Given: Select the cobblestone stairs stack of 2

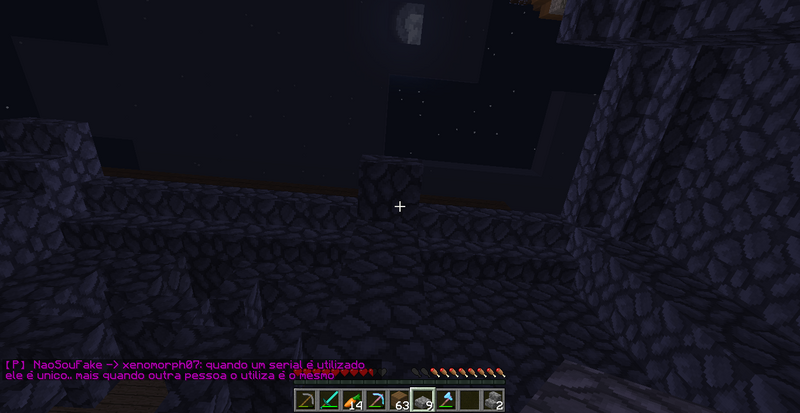Looking at the screenshot, I should tap(493, 401).
